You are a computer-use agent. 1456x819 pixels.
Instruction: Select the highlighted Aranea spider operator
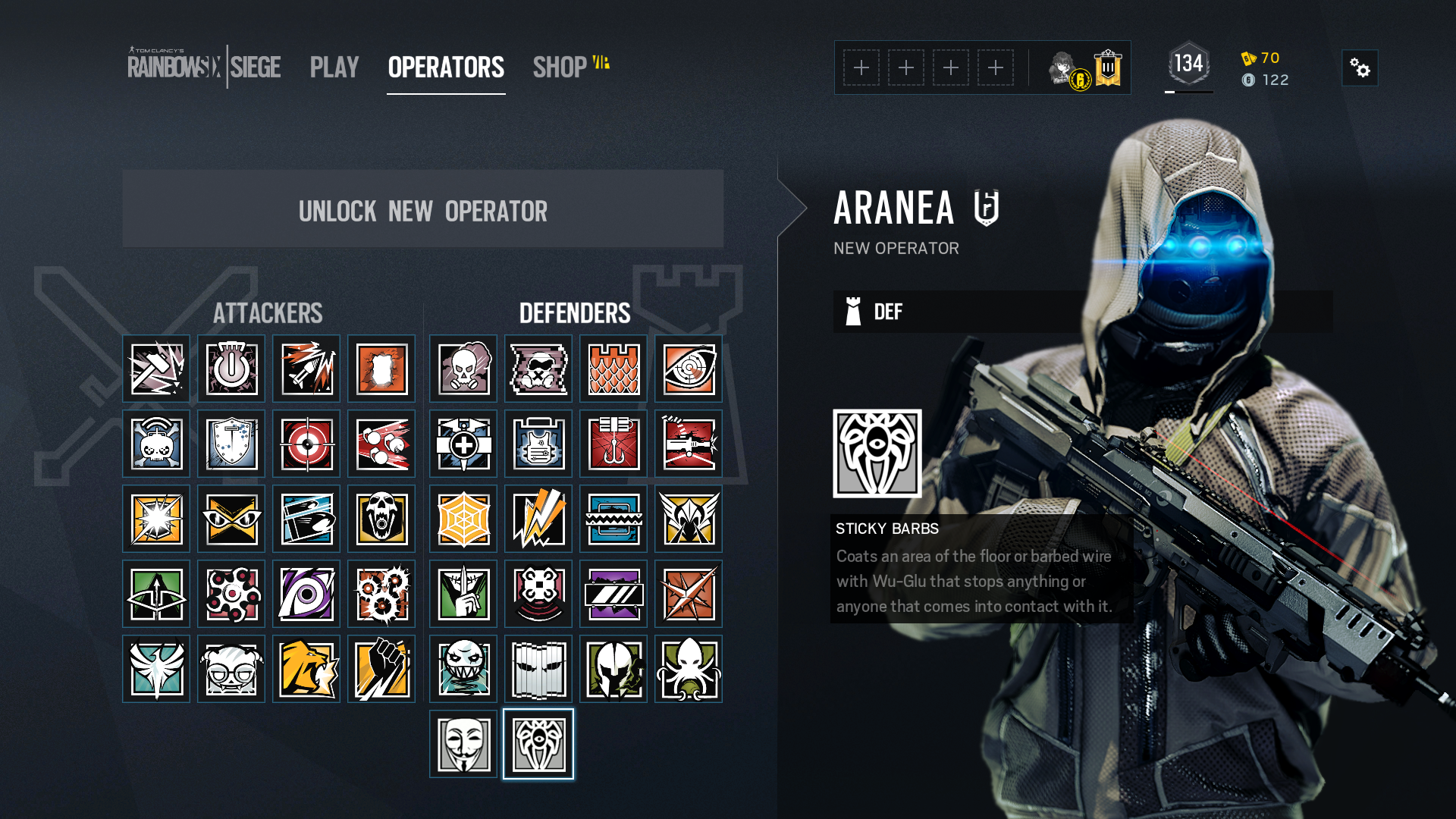tap(538, 744)
